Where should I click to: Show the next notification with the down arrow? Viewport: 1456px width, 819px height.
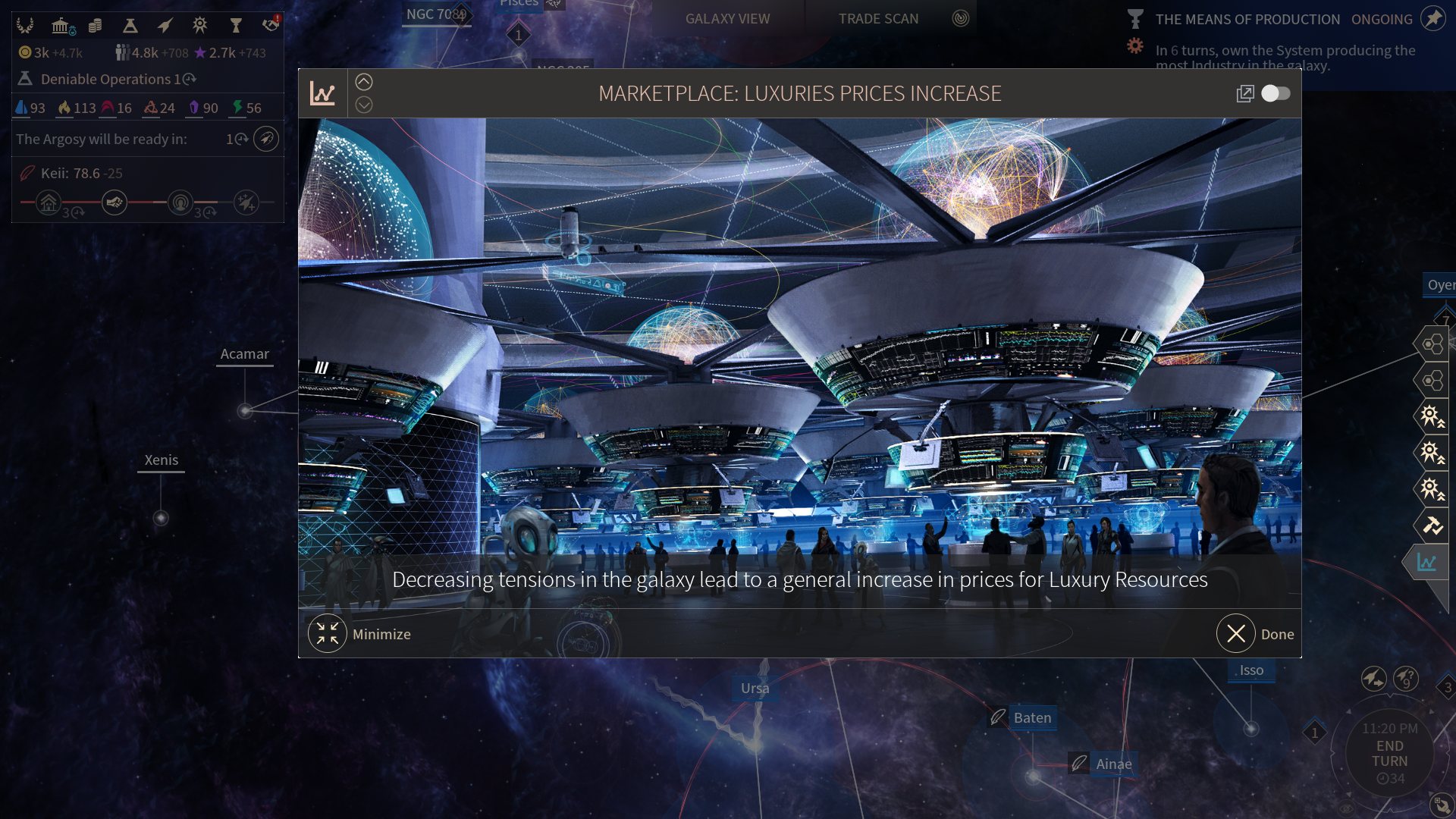(x=364, y=105)
